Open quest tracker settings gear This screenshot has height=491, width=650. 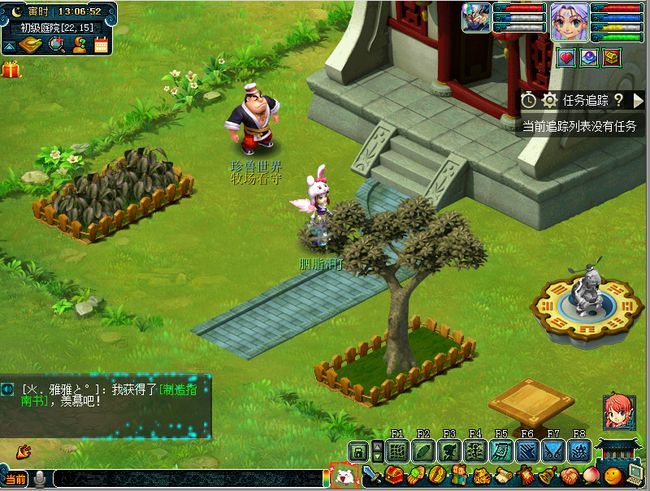click(549, 100)
